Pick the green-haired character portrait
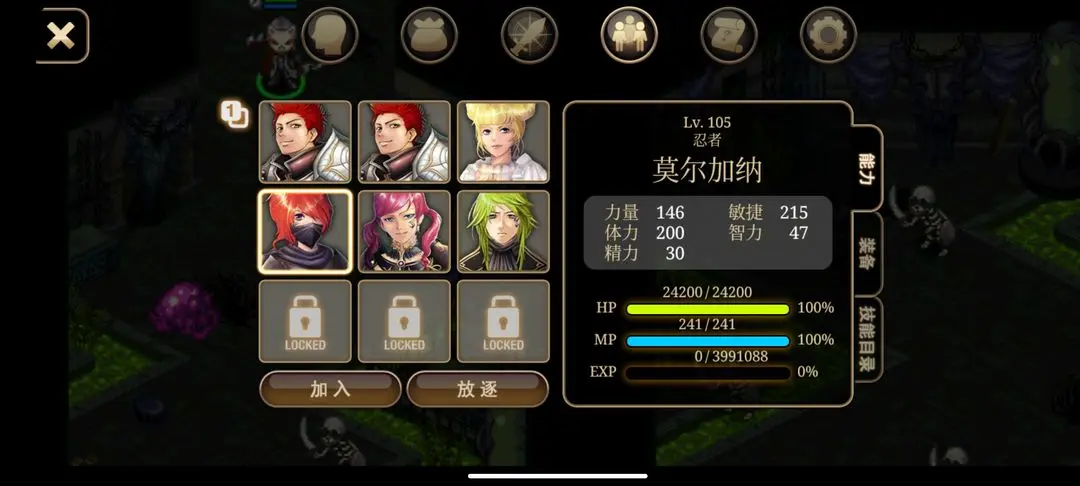 click(x=503, y=231)
